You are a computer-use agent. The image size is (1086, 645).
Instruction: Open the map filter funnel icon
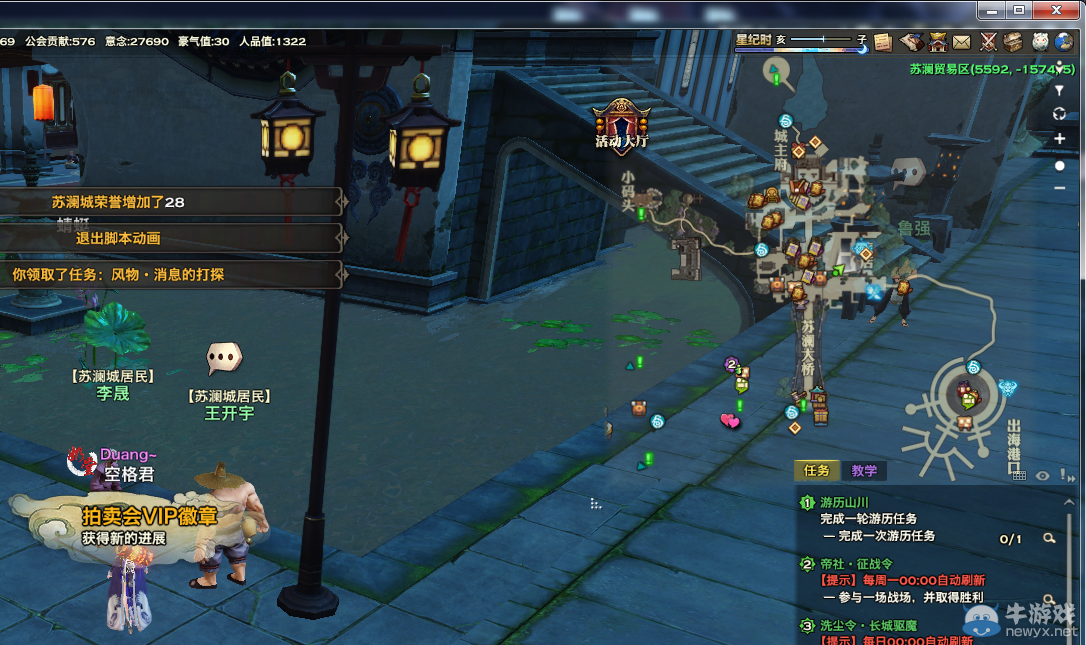point(1060,90)
